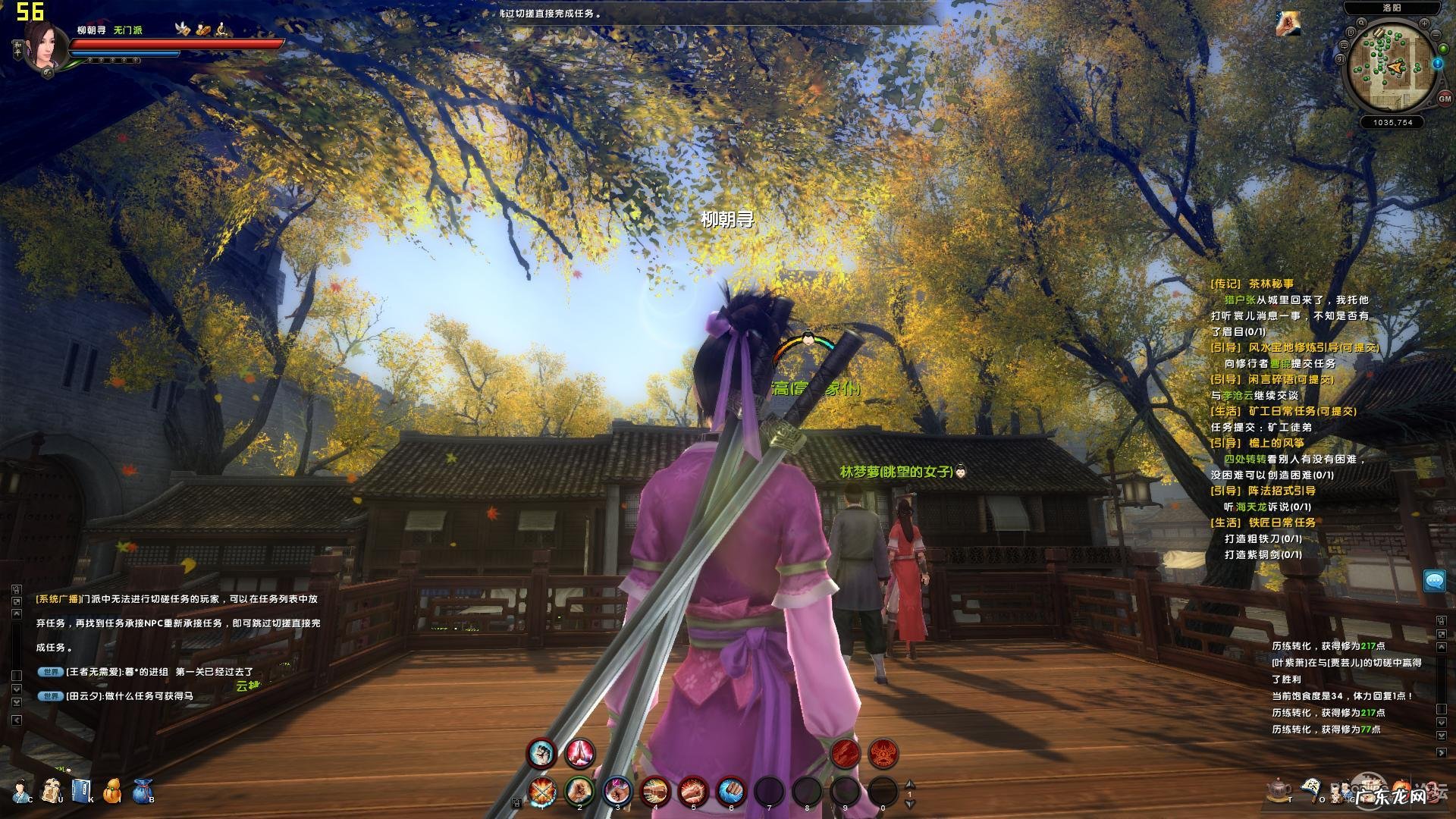Trigger the blue swirl fist skill in slot 6

[731, 792]
